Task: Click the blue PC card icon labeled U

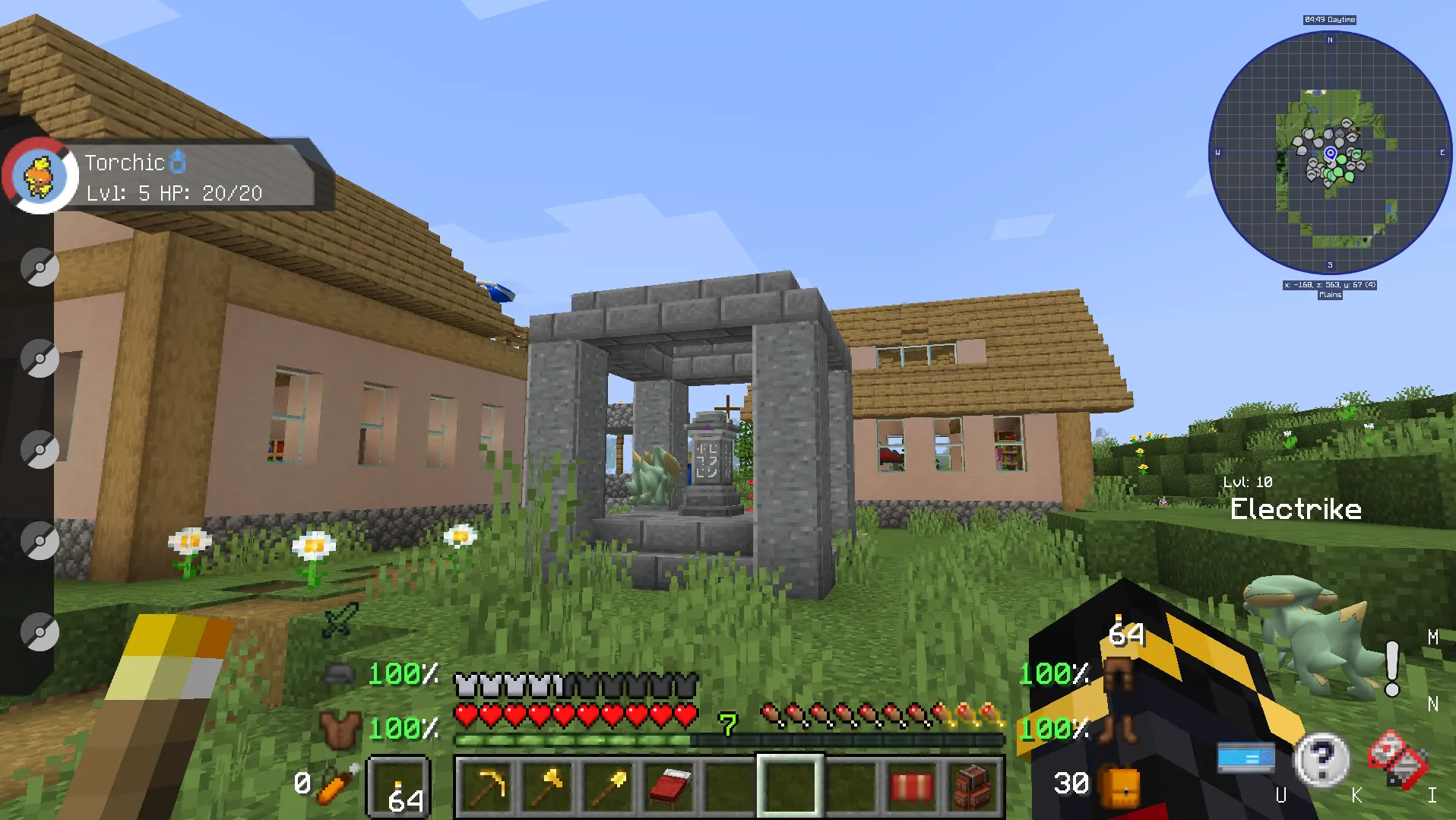Action: (1248, 757)
